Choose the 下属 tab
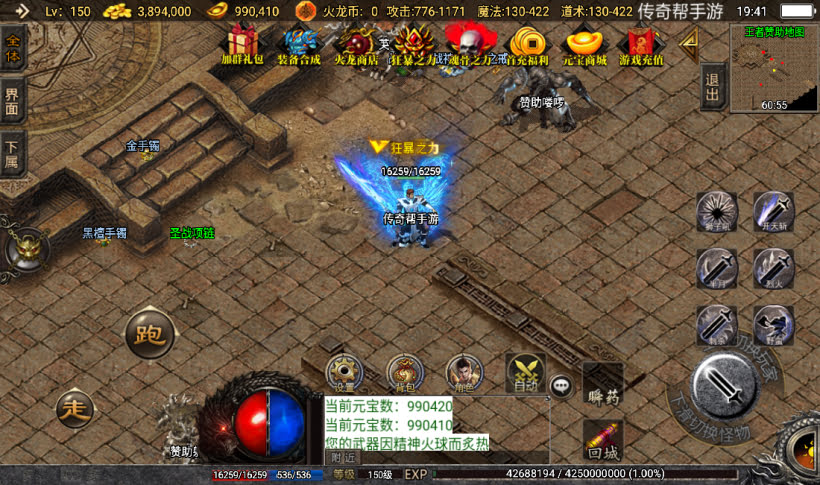Image resolution: width=820 pixels, height=485 pixels. tap(13, 154)
